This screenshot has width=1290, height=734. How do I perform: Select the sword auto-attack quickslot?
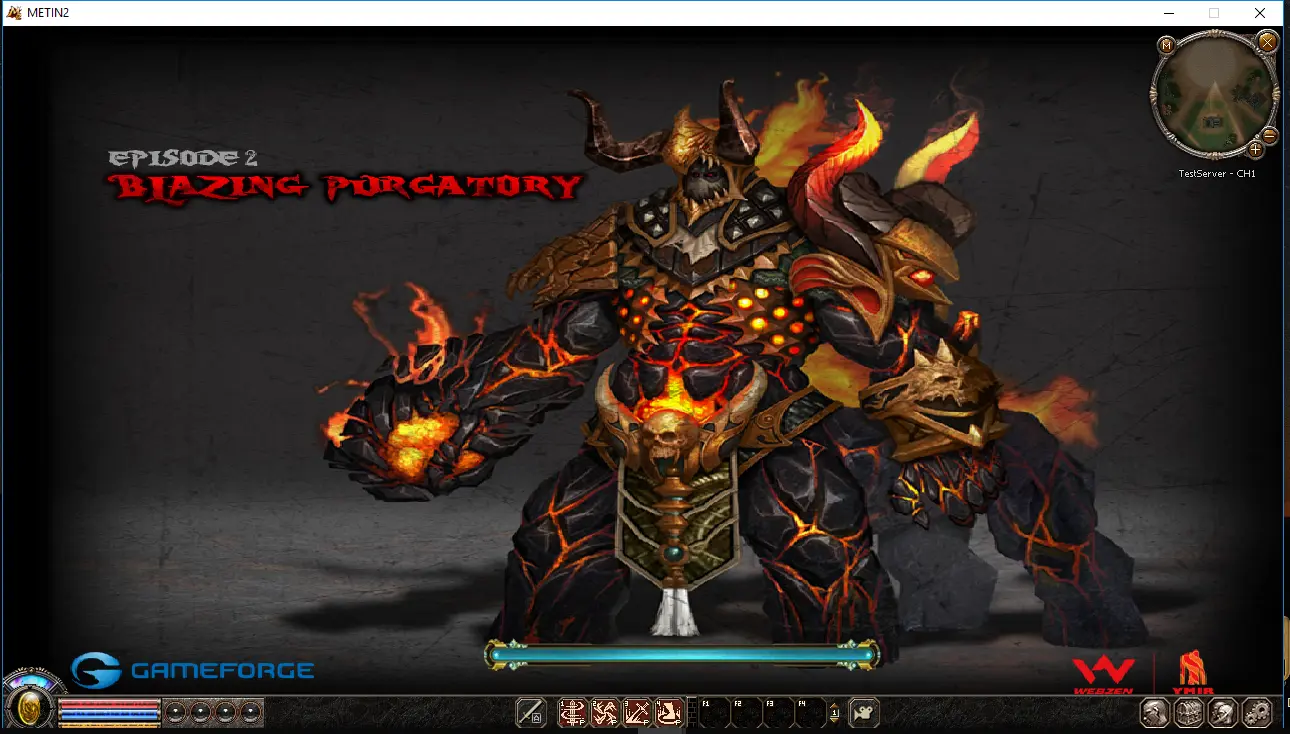click(x=530, y=712)
